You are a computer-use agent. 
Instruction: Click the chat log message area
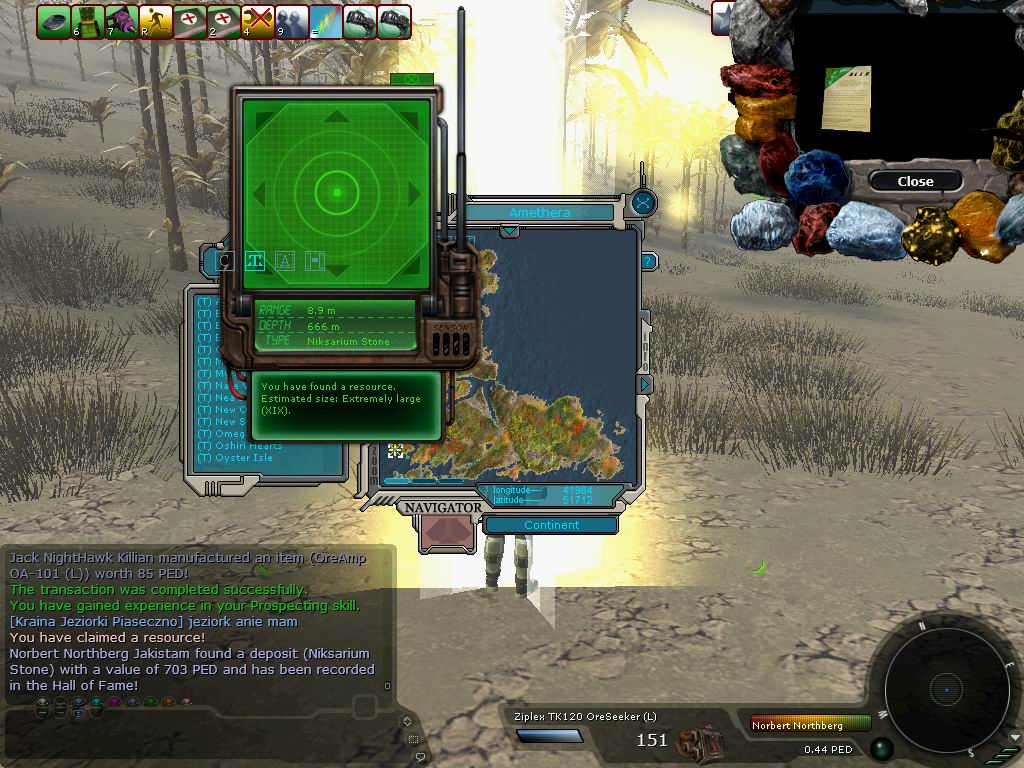[x=195, y=620]
